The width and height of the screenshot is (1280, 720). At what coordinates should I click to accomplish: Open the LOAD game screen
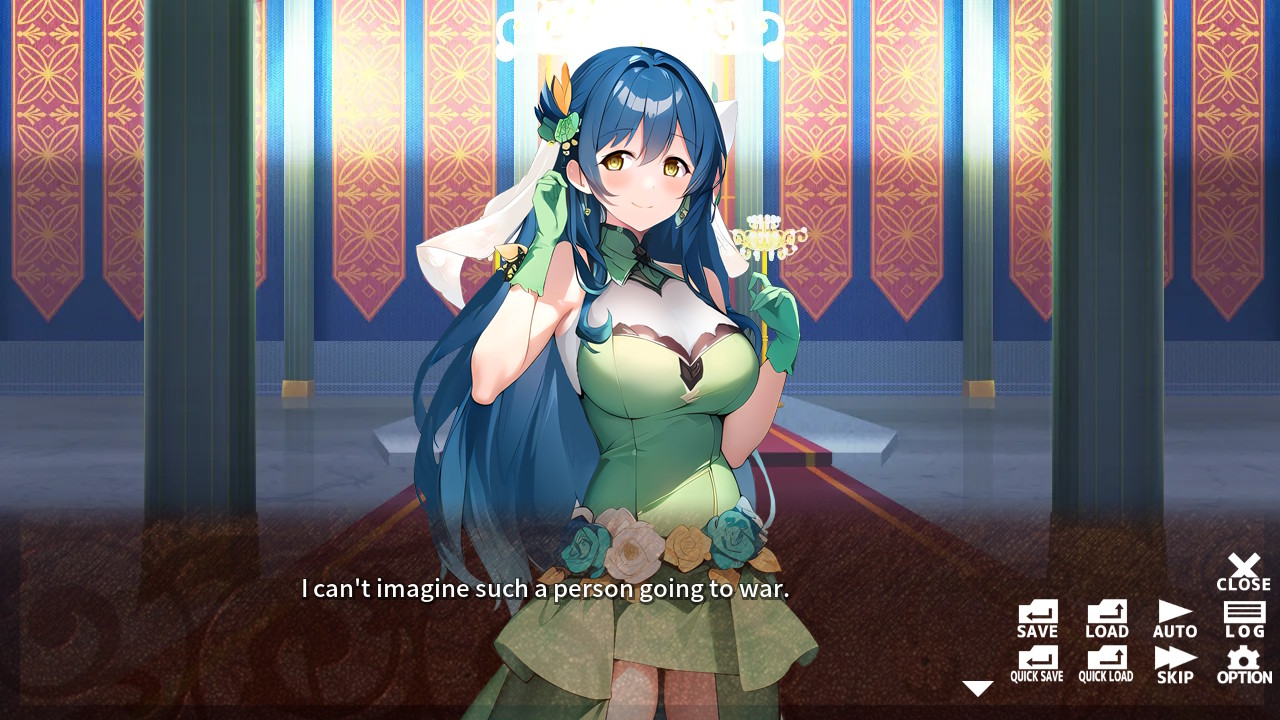pos(1105,613)
